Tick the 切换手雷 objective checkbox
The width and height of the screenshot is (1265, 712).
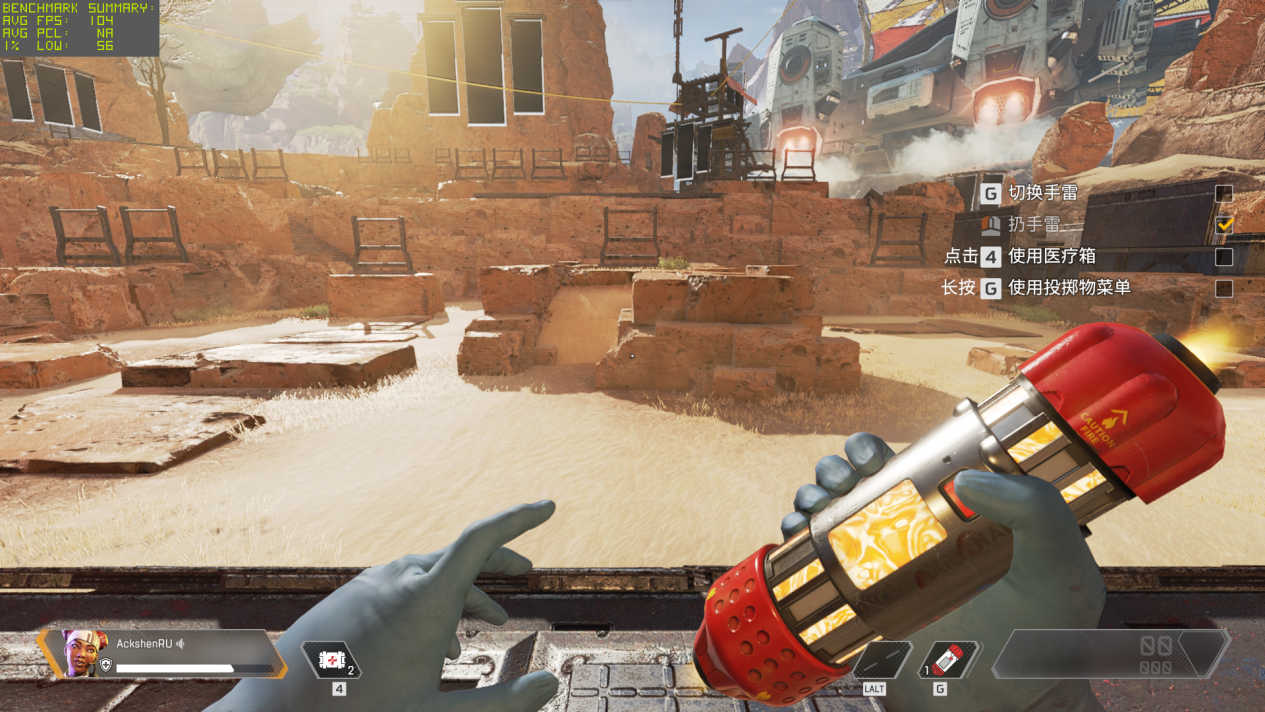[x=1223, y=193]
